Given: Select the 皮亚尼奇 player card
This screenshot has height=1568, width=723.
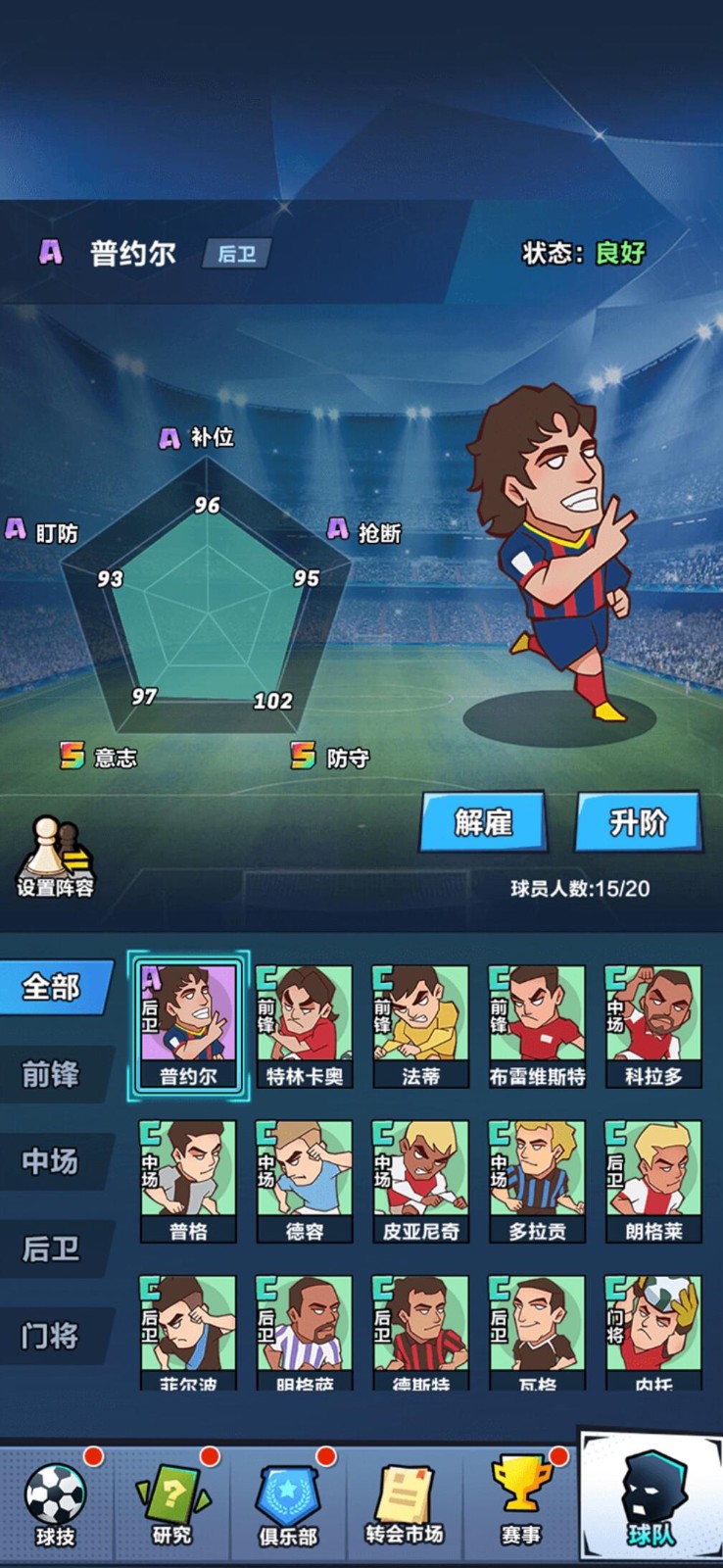Looking at the screenshot, I should (421, 1181).
